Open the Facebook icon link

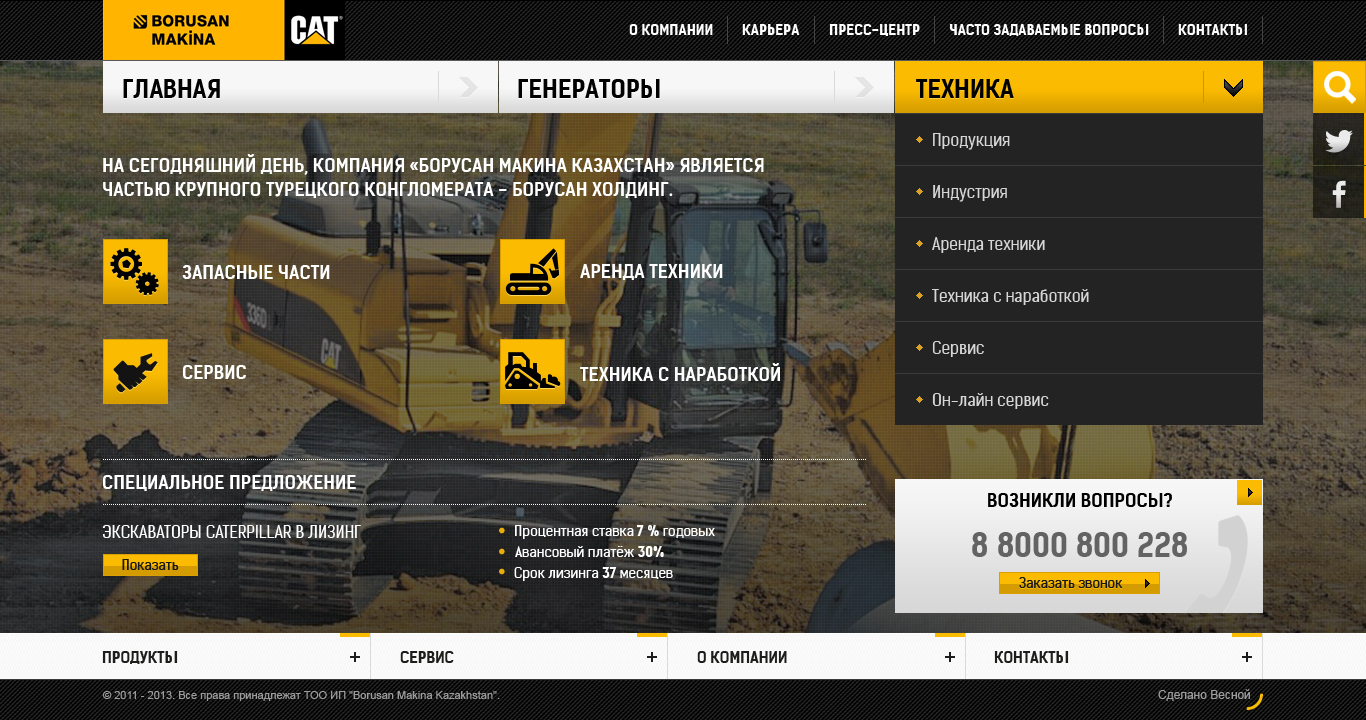[1338, 193]
